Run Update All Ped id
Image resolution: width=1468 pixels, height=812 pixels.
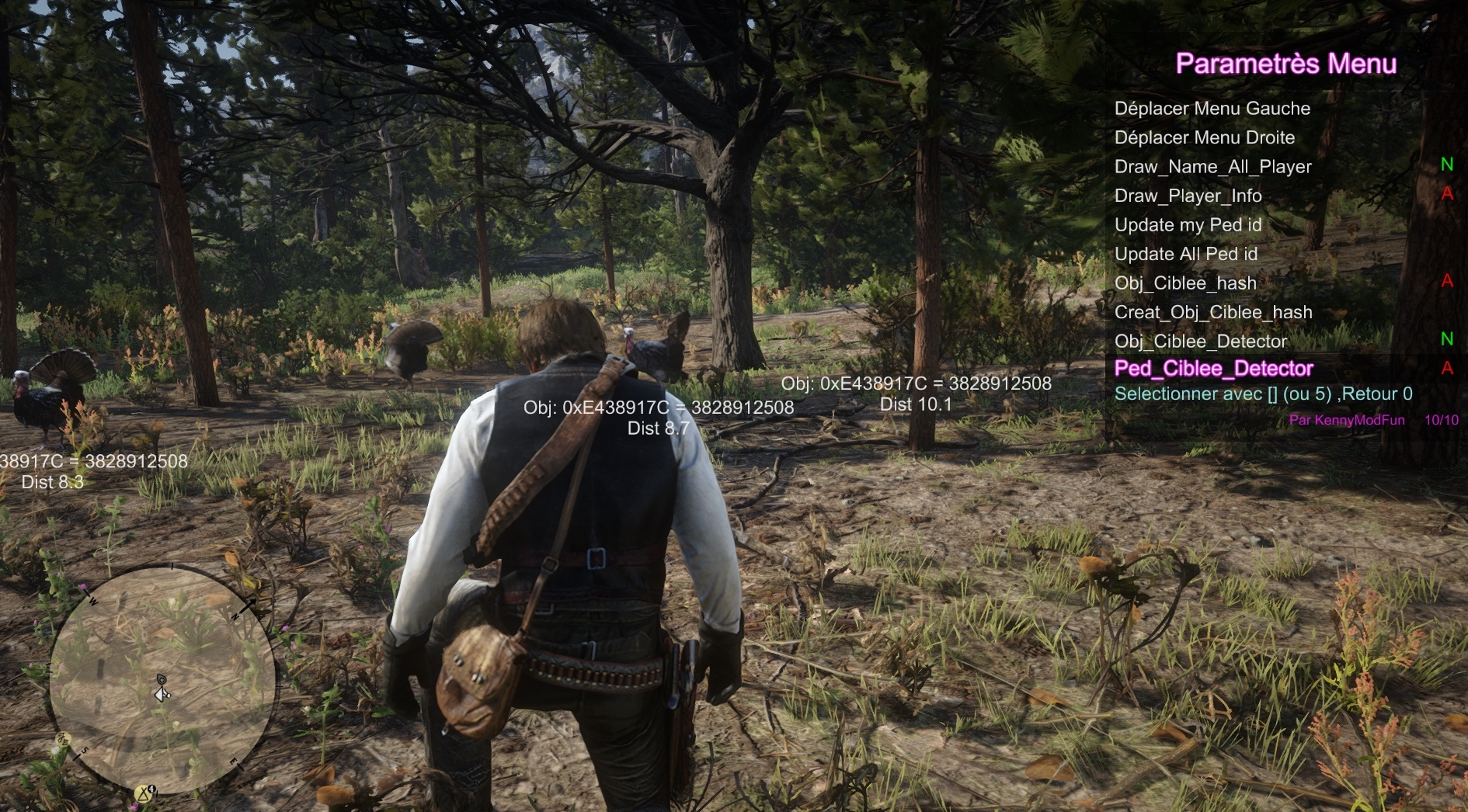click(x=1185, y=255)
